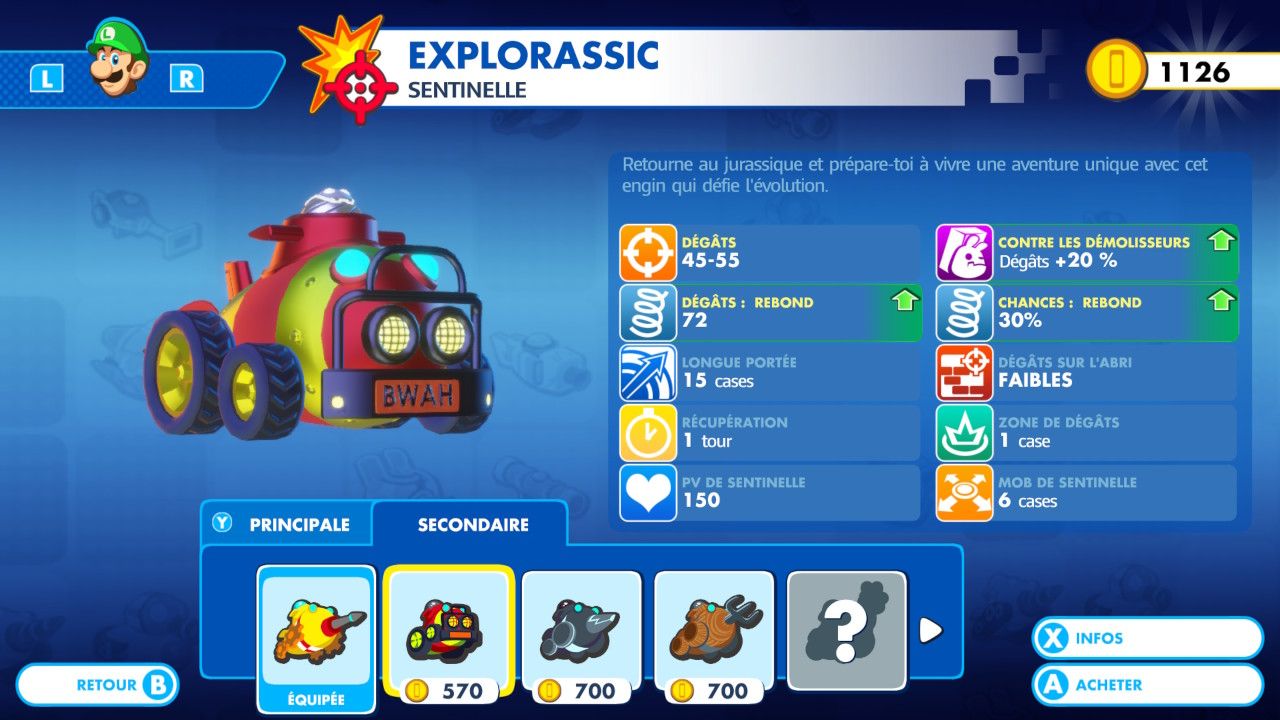1280x720 pixels.
Task: Choose the equipped yellow sentry weapon
Action: tap(316, 630)
